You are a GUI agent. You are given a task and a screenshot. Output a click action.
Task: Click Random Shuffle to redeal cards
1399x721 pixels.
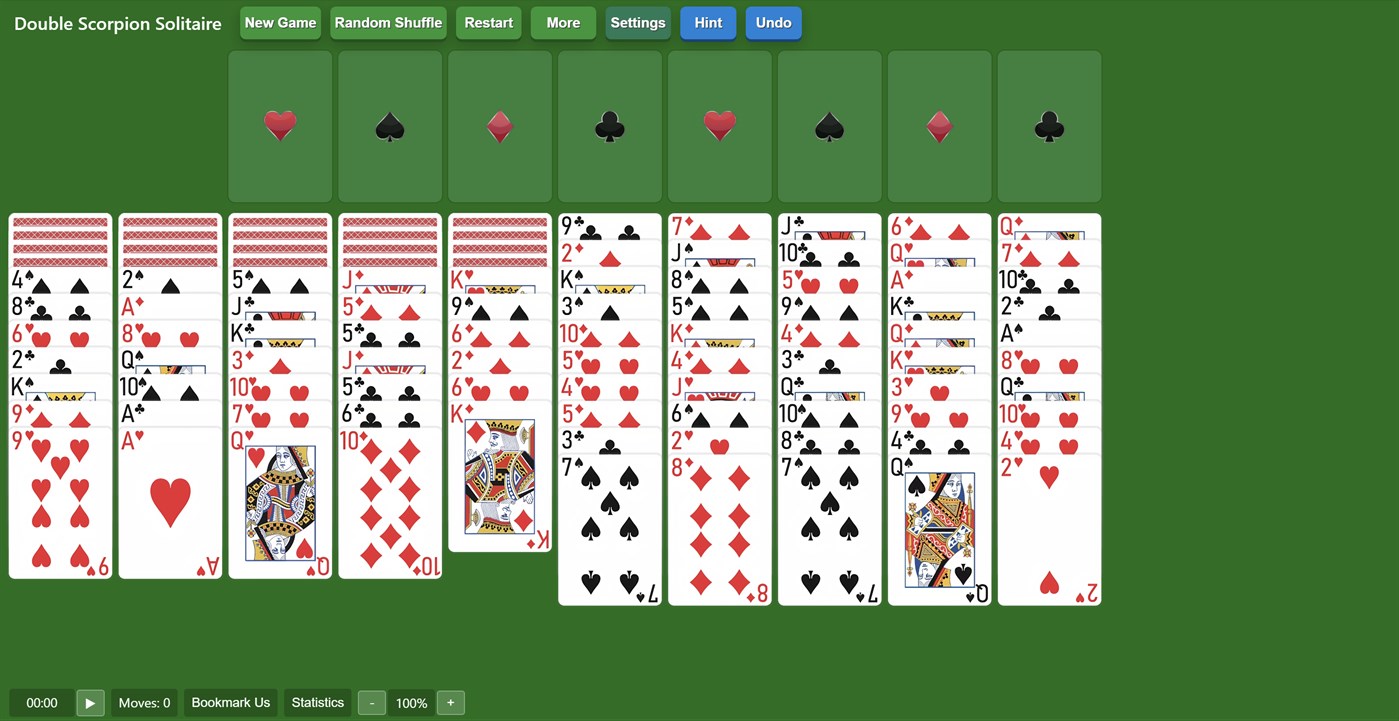[388, 22]
